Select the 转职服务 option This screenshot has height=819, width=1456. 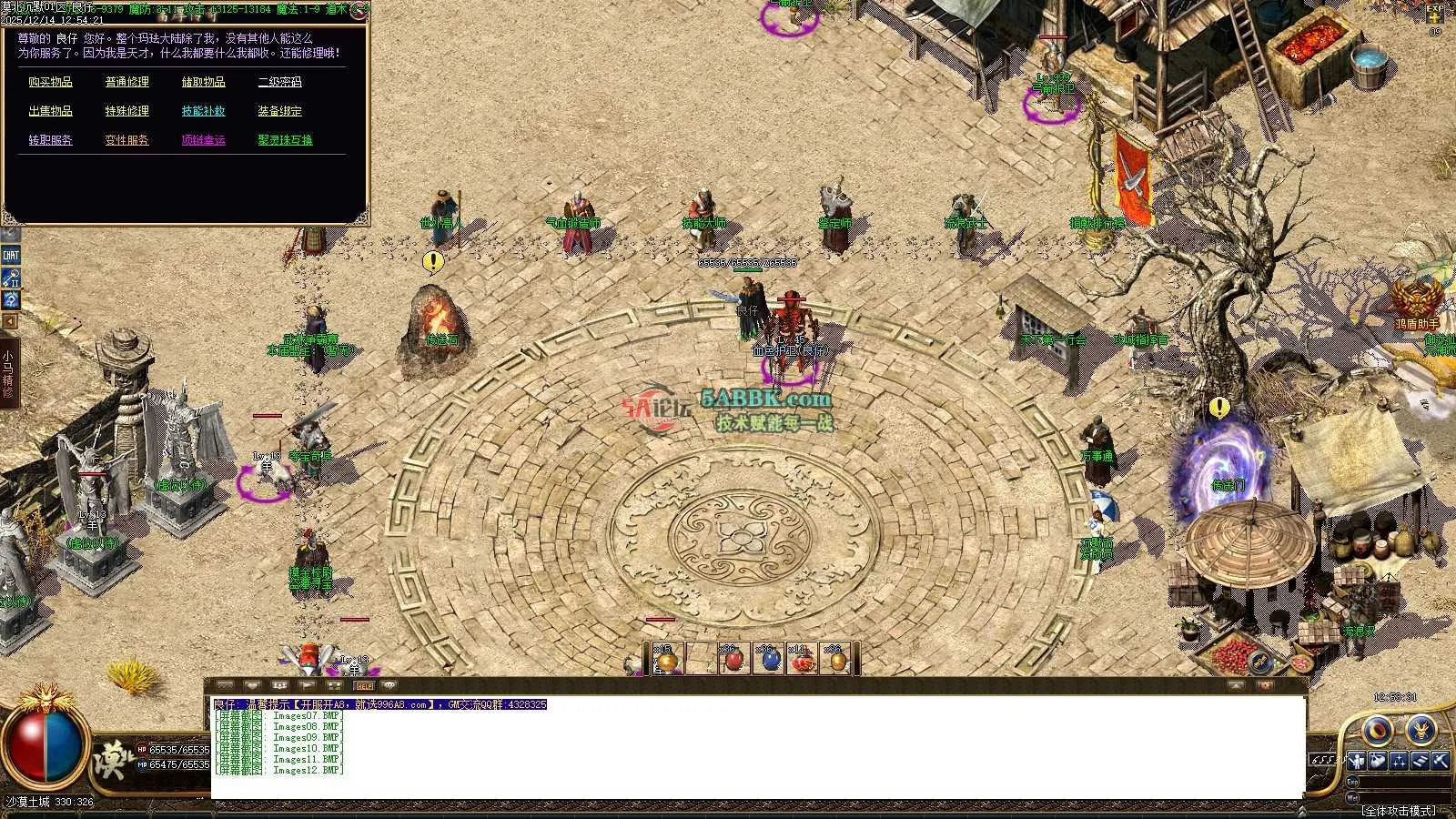click(x=50, y=140)
